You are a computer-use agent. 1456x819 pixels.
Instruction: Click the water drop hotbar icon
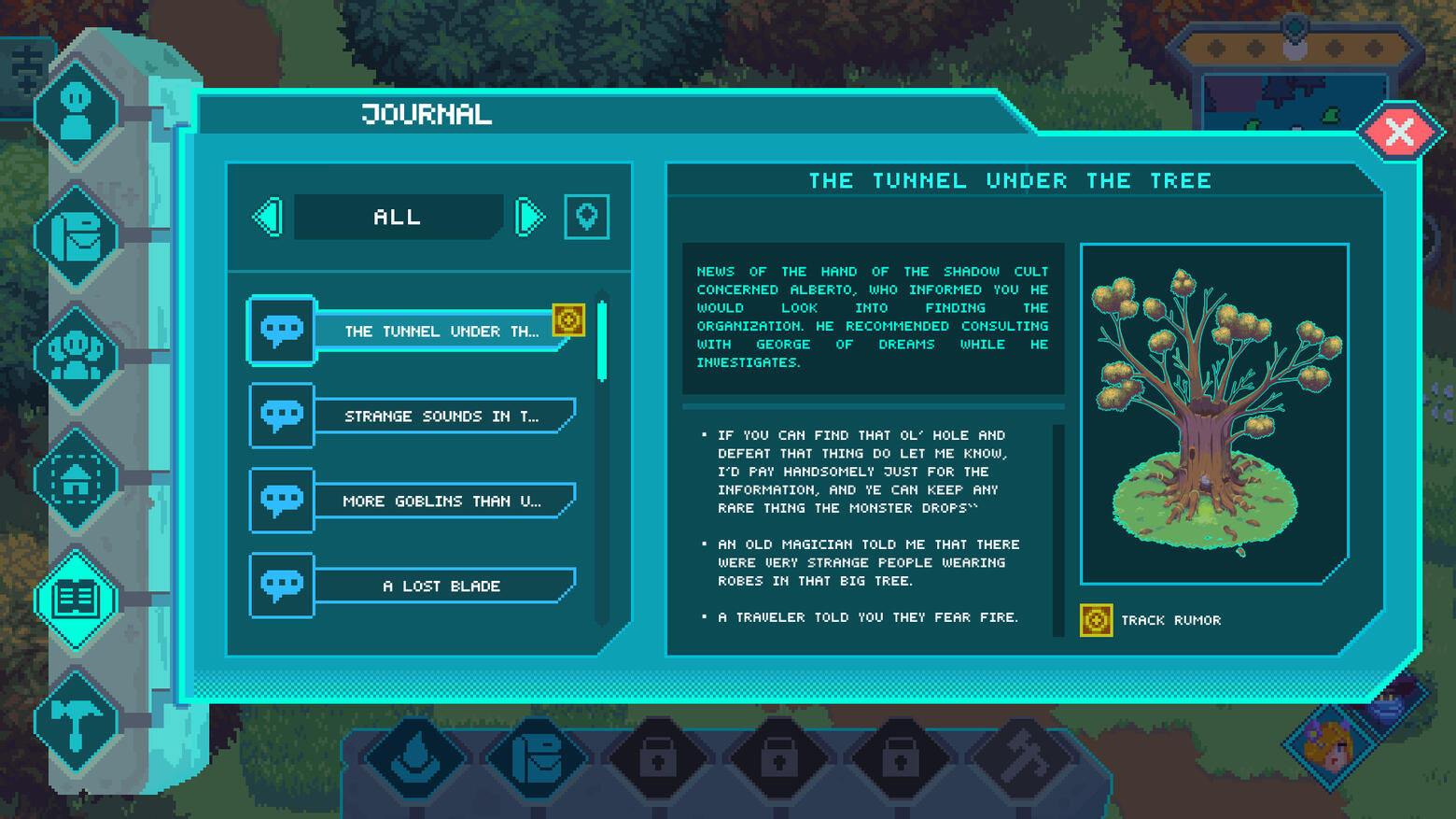pyautogui.click(x=416, y=758)
